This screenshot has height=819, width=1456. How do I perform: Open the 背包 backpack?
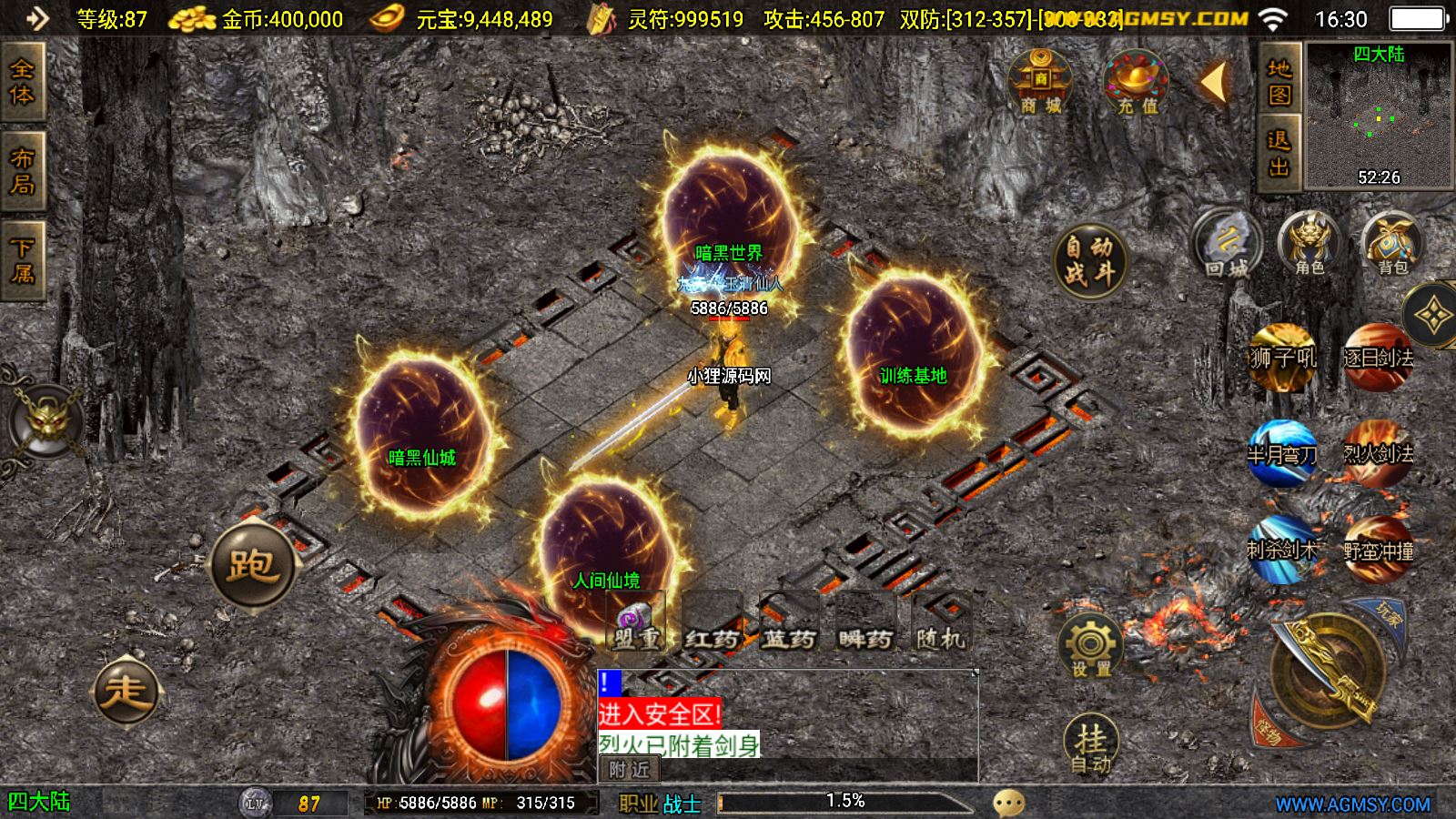(x=1392, y=244)
